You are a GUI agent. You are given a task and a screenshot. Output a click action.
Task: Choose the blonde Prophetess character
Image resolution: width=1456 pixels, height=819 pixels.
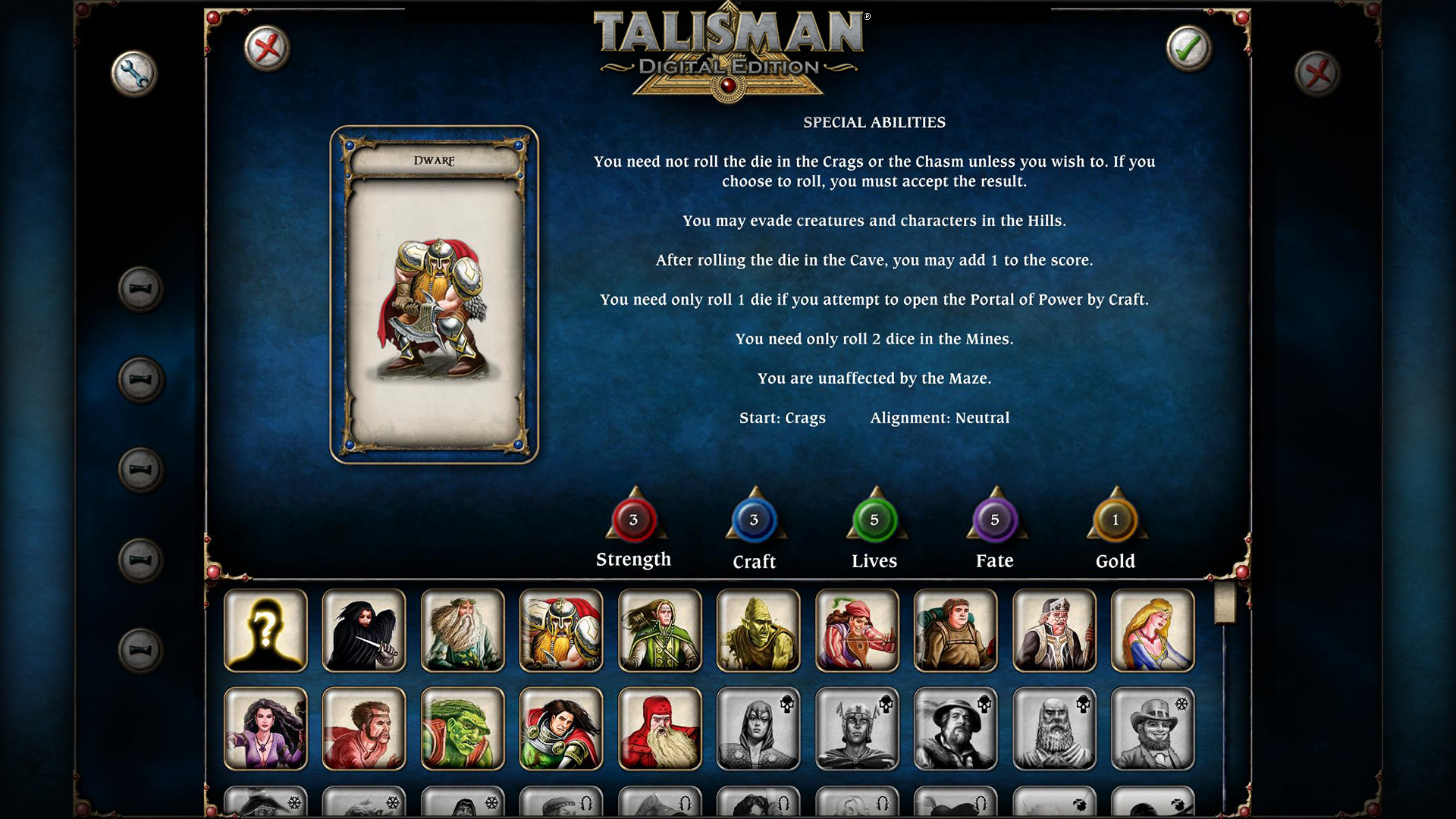click(x=1152, y=630)
